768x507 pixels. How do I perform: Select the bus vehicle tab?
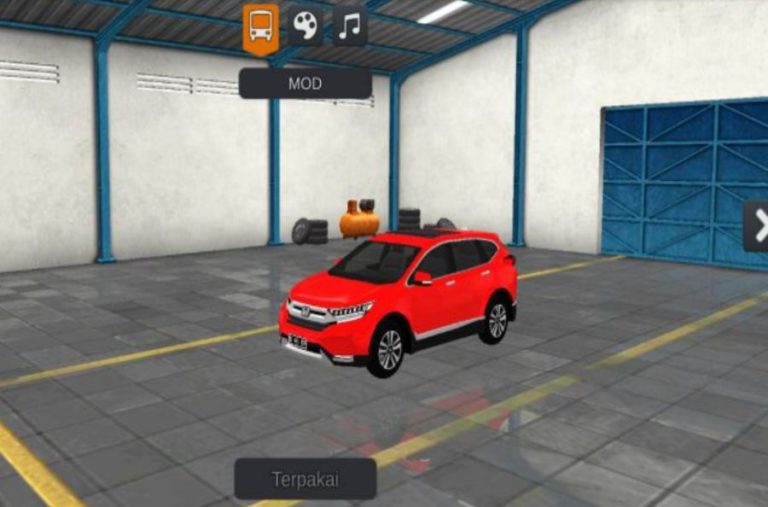coord(261,26)
